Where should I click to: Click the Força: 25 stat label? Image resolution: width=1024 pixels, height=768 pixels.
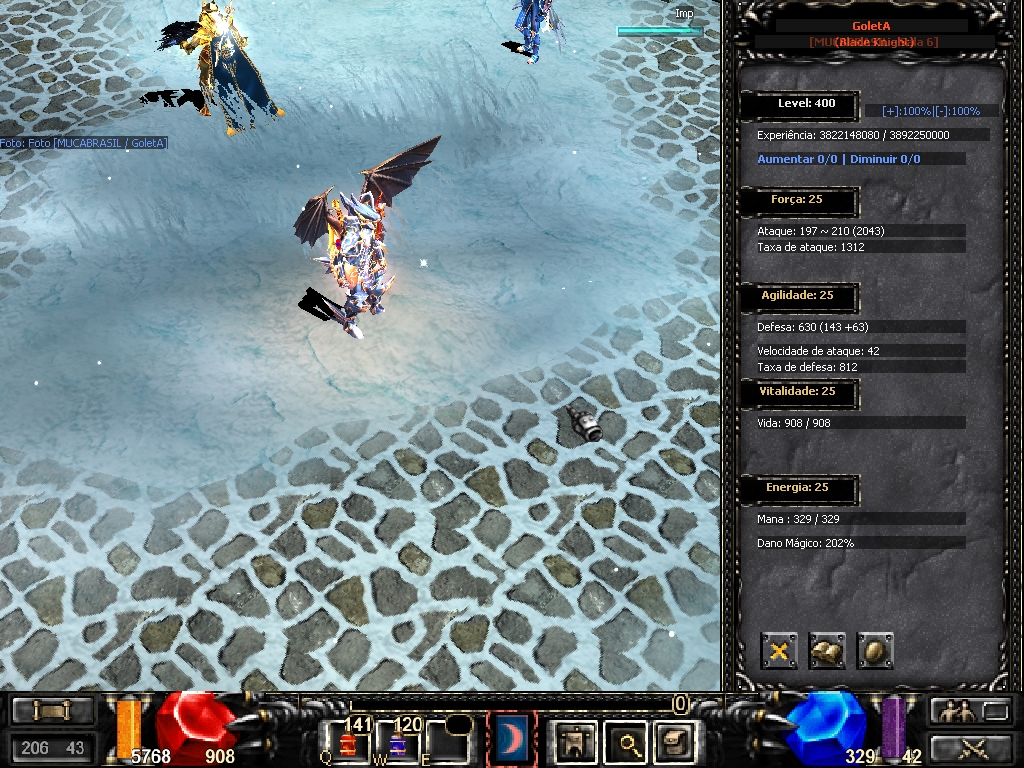point(797,200)
